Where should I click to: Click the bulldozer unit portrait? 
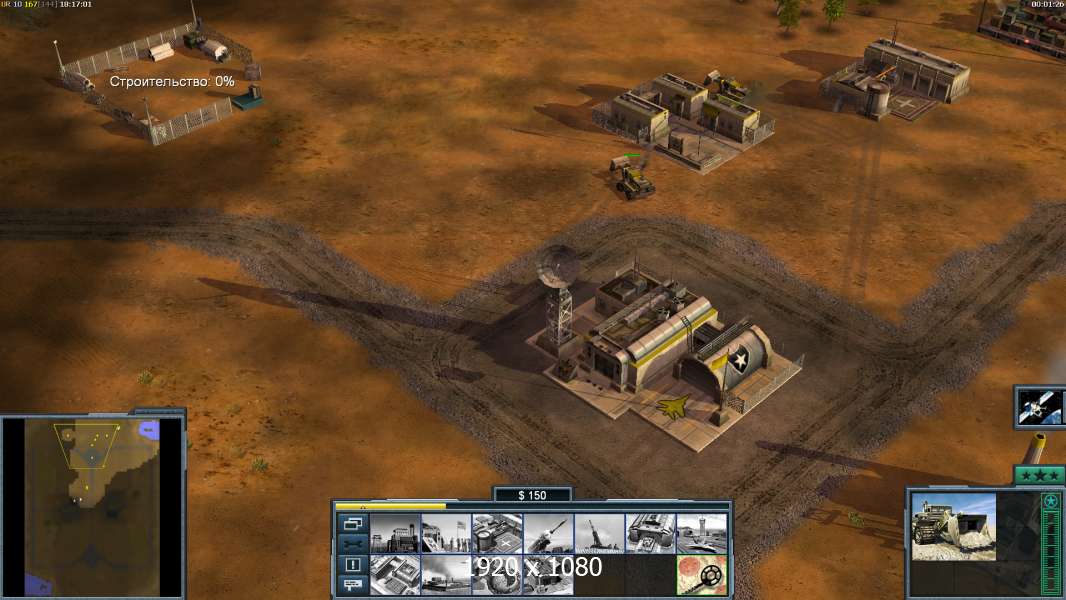coord(953,526)
